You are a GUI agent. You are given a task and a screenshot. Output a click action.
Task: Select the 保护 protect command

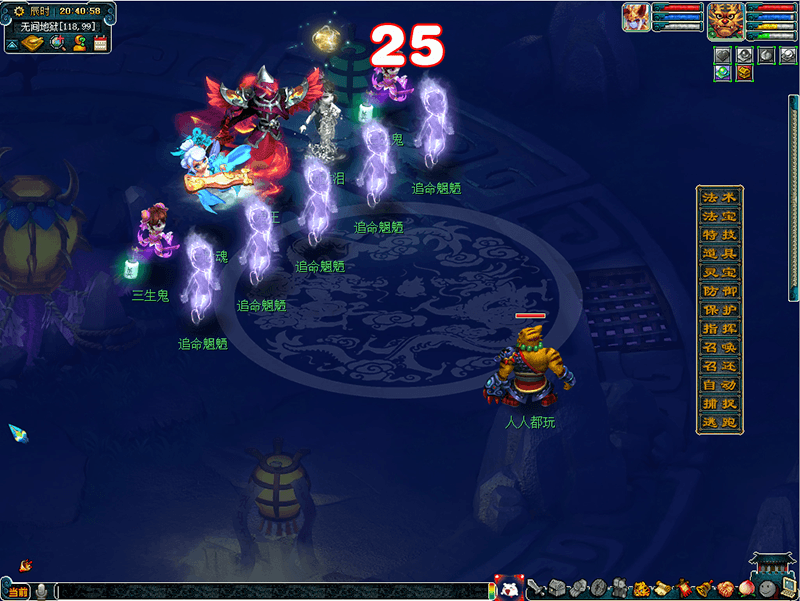719,310
